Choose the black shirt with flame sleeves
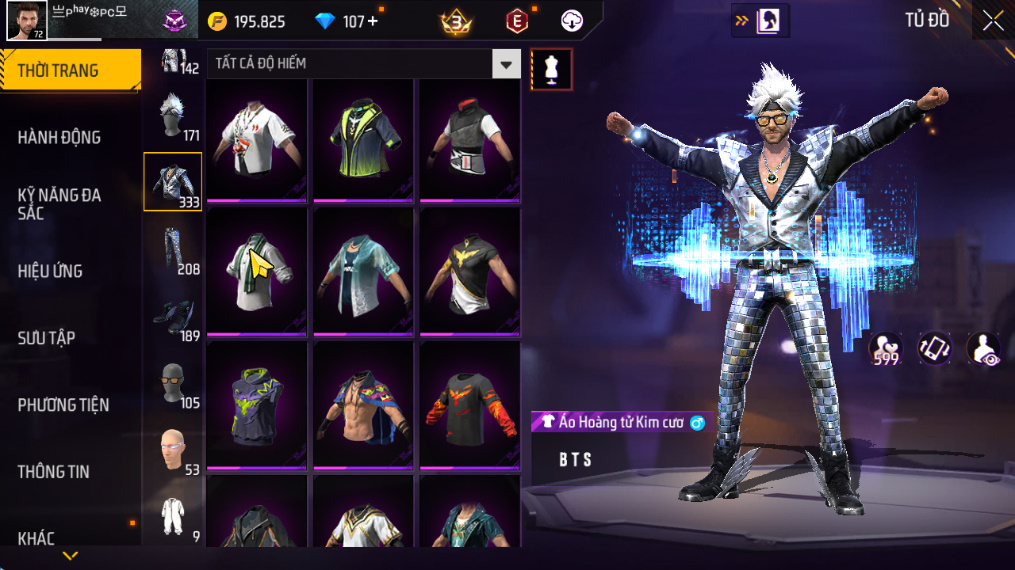1015x570 pixels. coord(469,404)
